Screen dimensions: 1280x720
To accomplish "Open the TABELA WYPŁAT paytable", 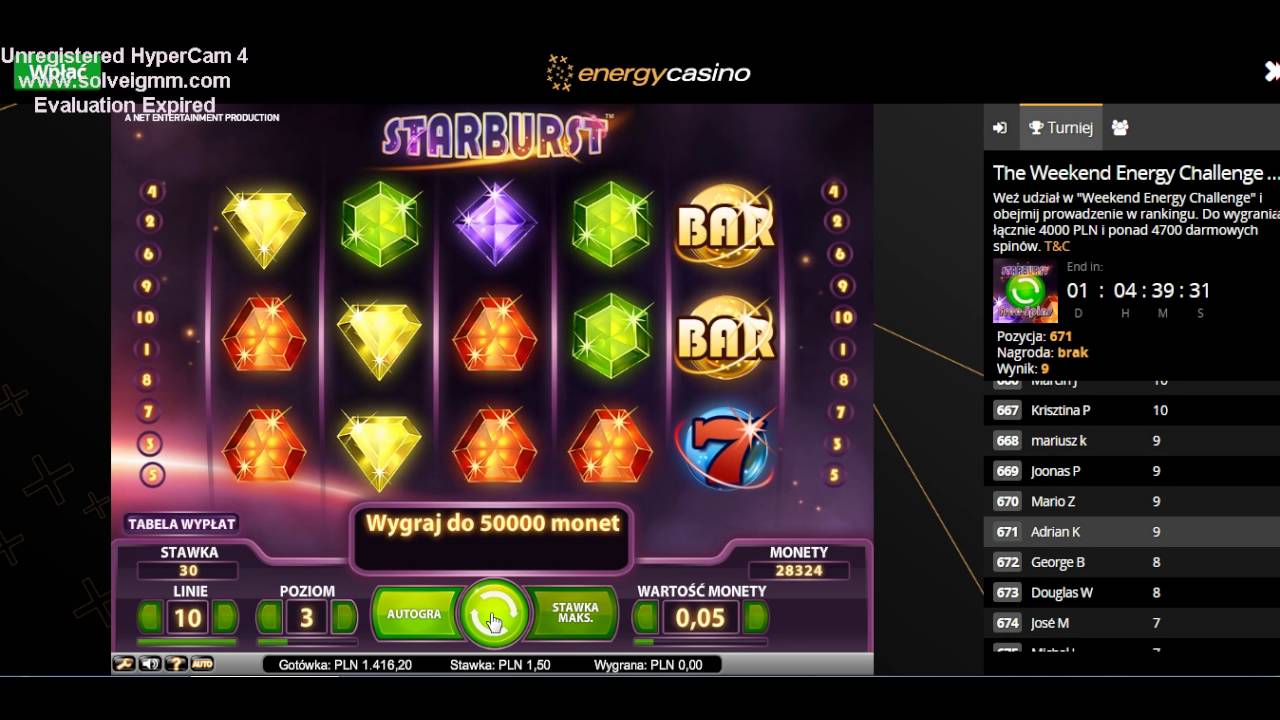I will [x=182, y=523].
